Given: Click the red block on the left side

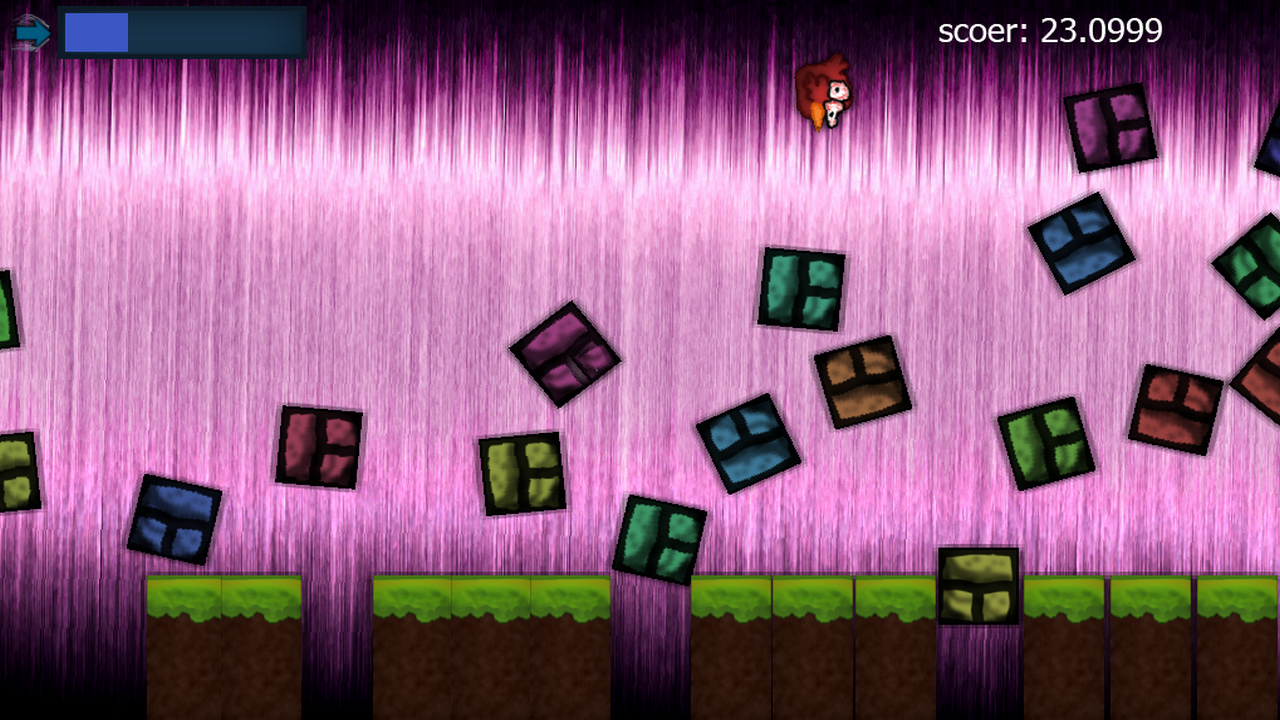Looking at the screenshot, I should [x=322, y=445].
